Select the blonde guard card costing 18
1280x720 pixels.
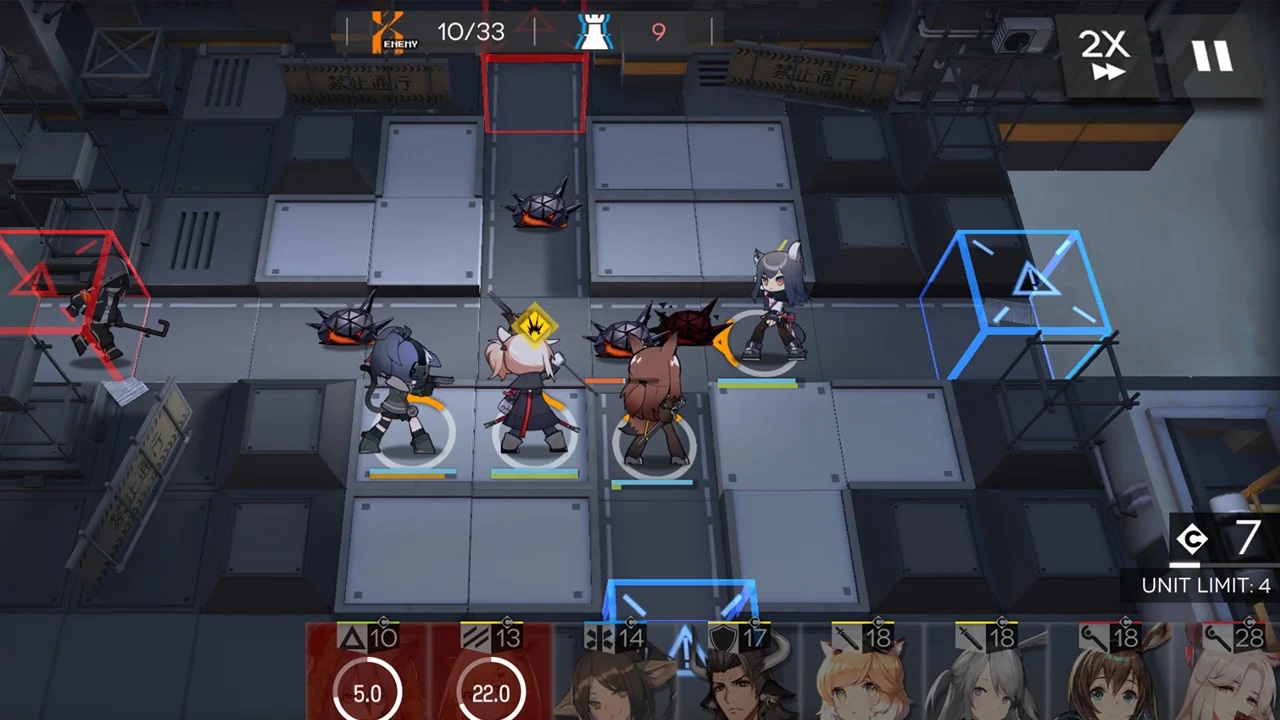pyautogui.click(x=863, y=675)
